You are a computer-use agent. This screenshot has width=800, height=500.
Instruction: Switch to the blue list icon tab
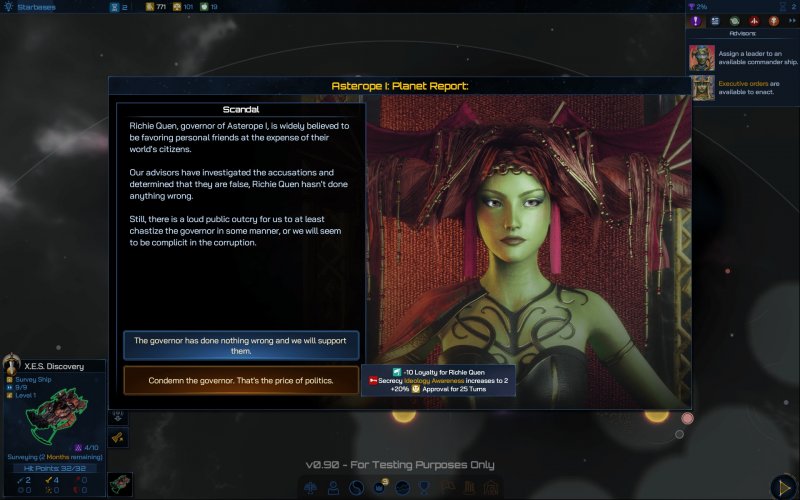pyautogui.click(x=715, y=21)
